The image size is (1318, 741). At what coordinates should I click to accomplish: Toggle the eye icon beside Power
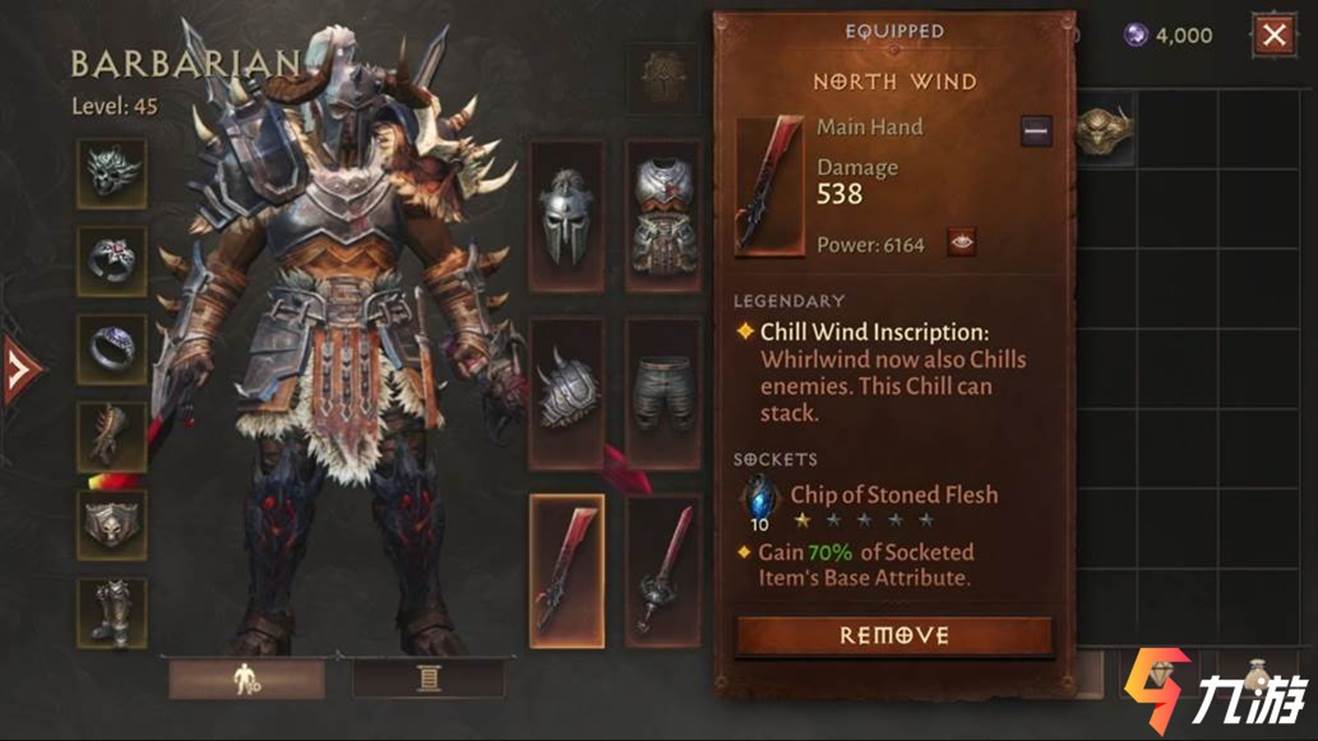pyautogui.click(x=961, y=243)
